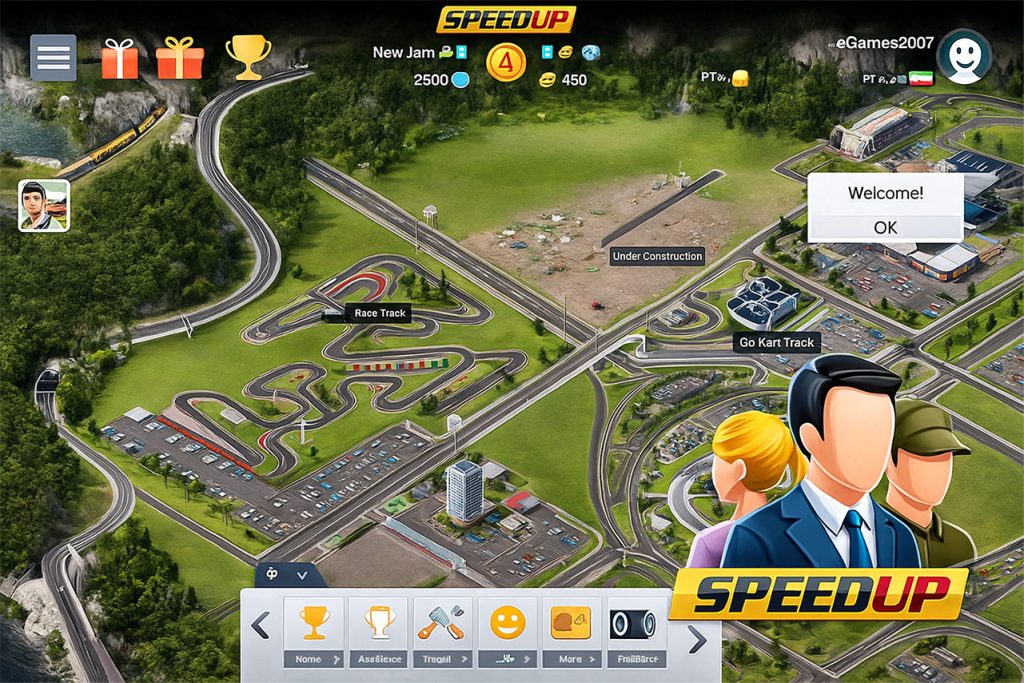Viewport: 1024px width, 683px height.
Task: Select the character portrait on left edge
Action: coord(44,206)
